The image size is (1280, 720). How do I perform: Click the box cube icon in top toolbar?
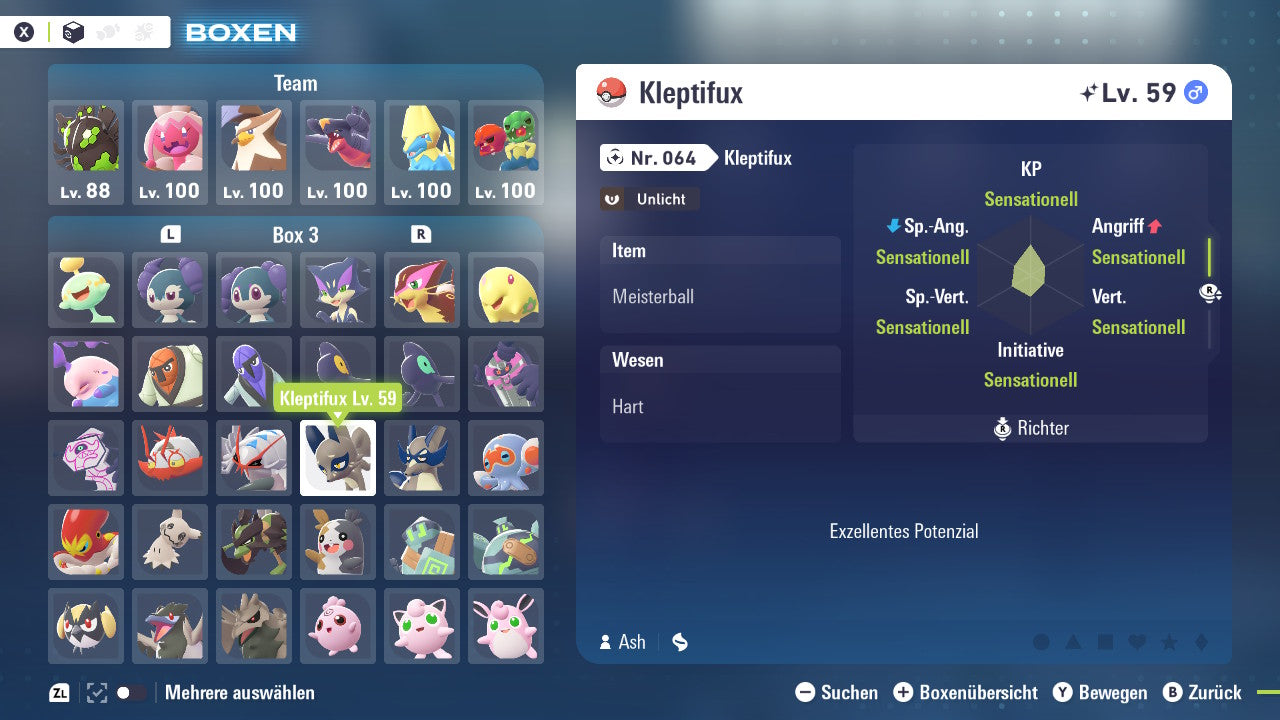click(71, 31)
